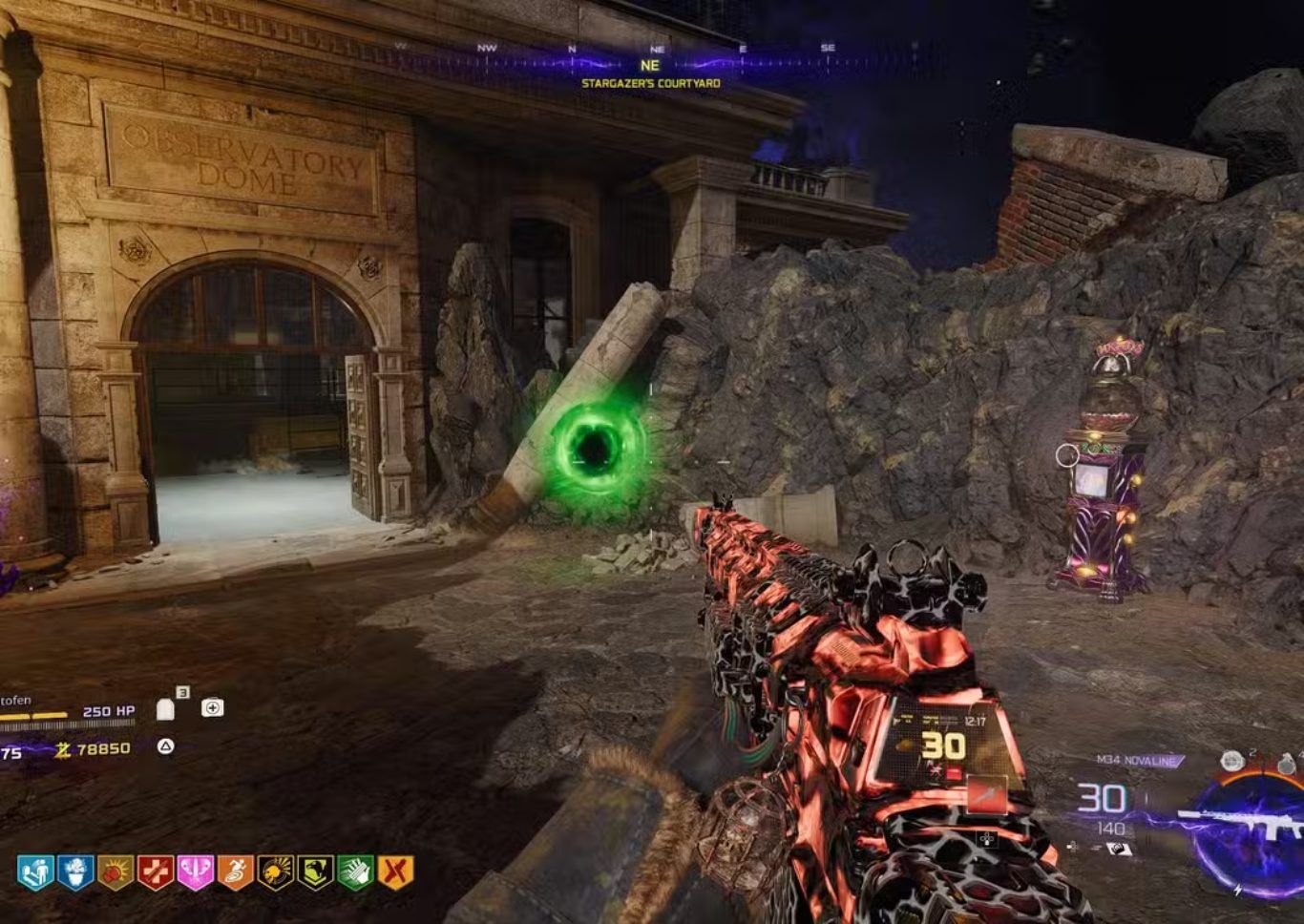Select the boxing glove melee perk icon

point(116,872)
